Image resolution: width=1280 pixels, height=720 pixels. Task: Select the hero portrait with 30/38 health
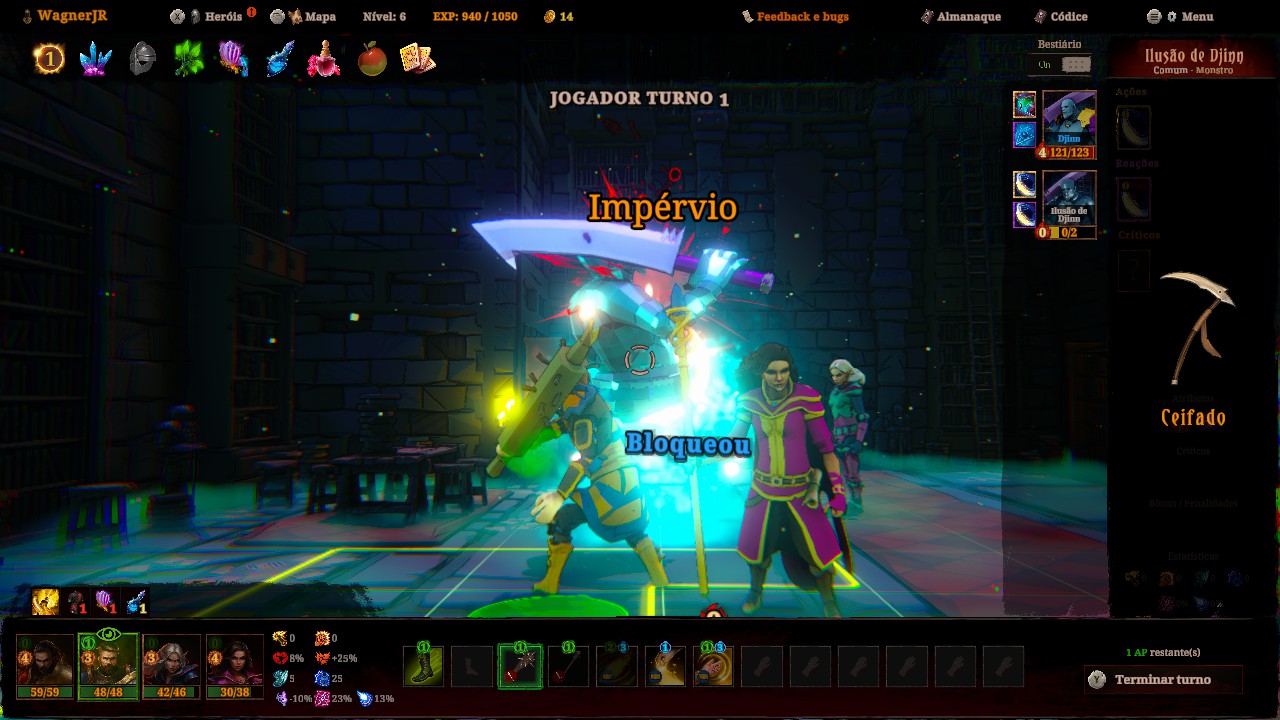235,666
